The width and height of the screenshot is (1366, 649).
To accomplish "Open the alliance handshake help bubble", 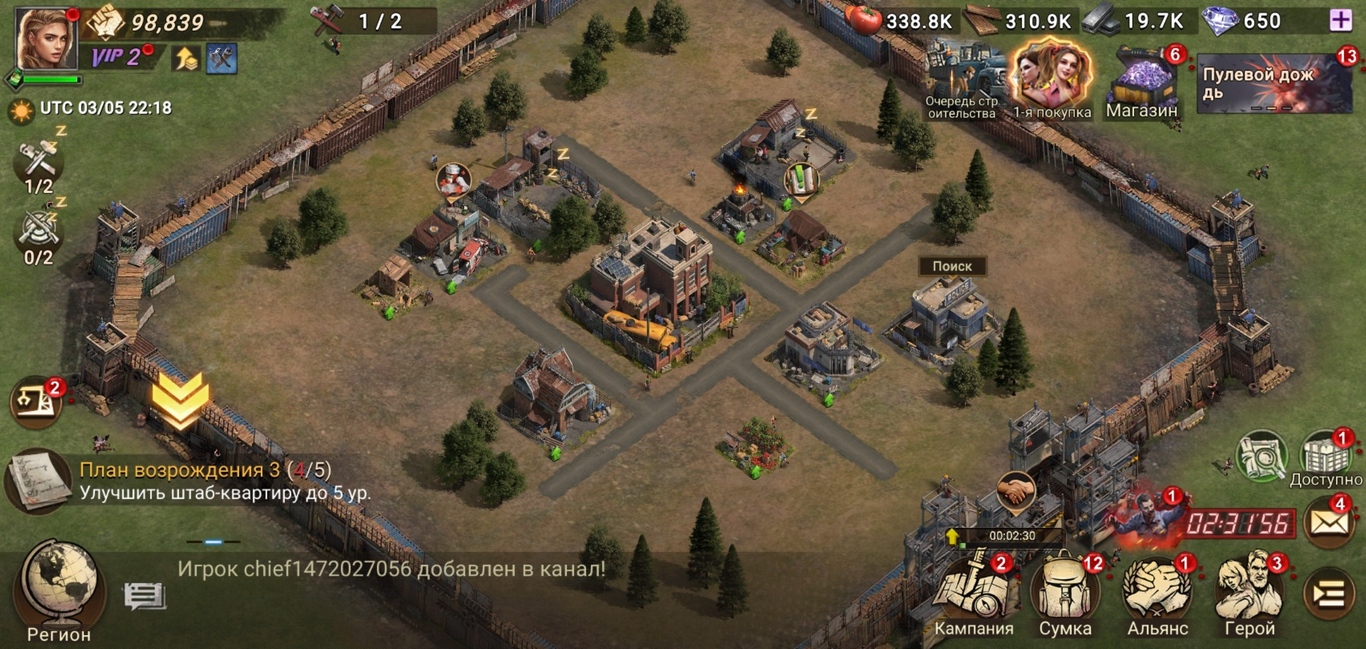I will tap(1016, 491).
